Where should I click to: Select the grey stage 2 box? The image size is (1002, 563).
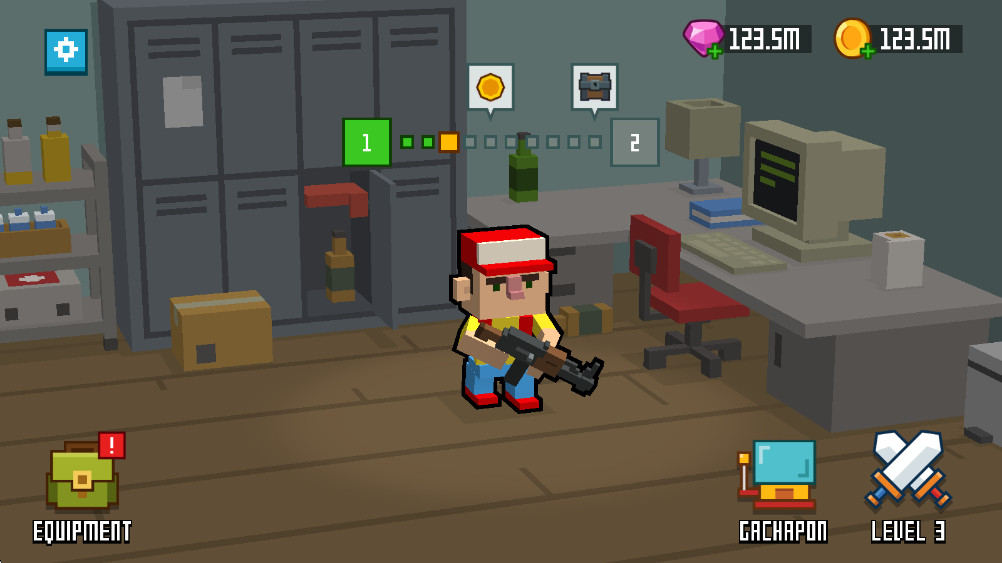click(634, 142)
